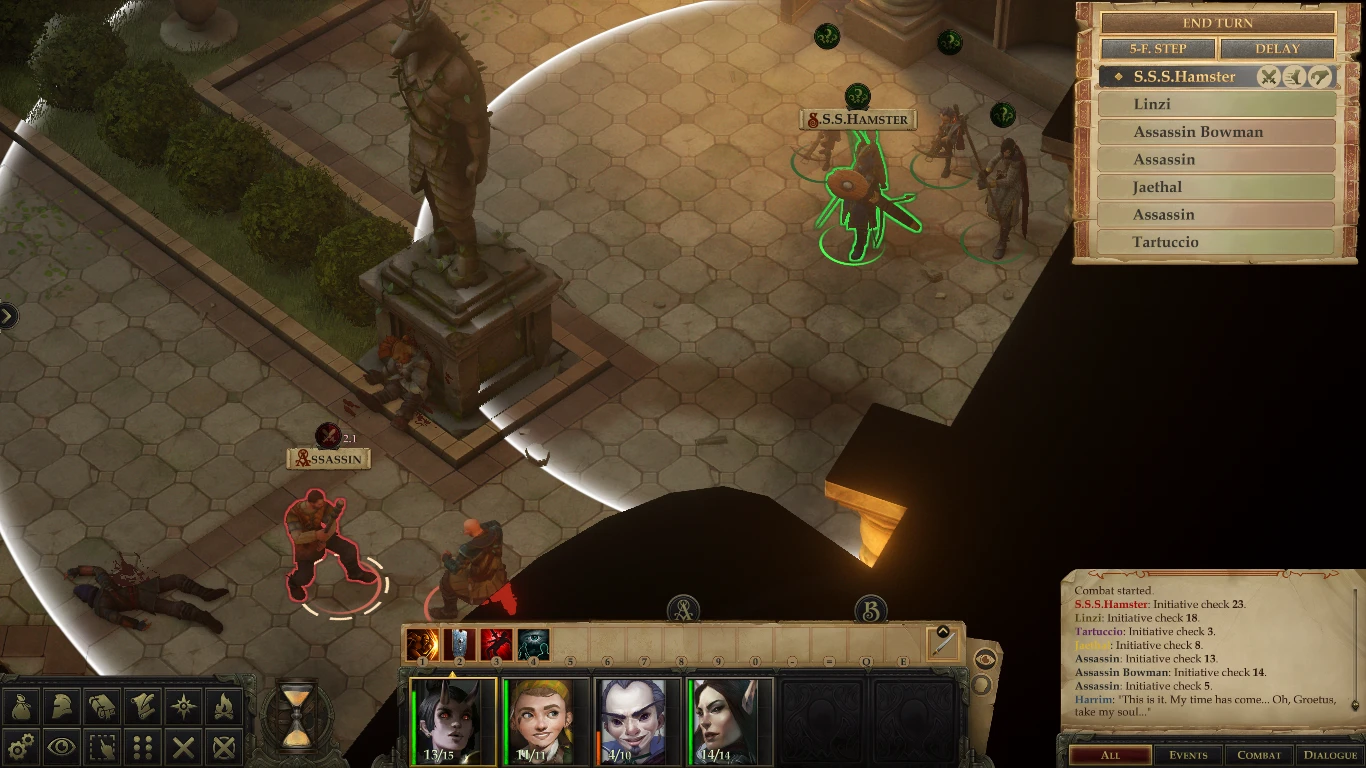Open the inventory bag icon
This screenshot has width=1366, height=768.
[x=20, y=705]
